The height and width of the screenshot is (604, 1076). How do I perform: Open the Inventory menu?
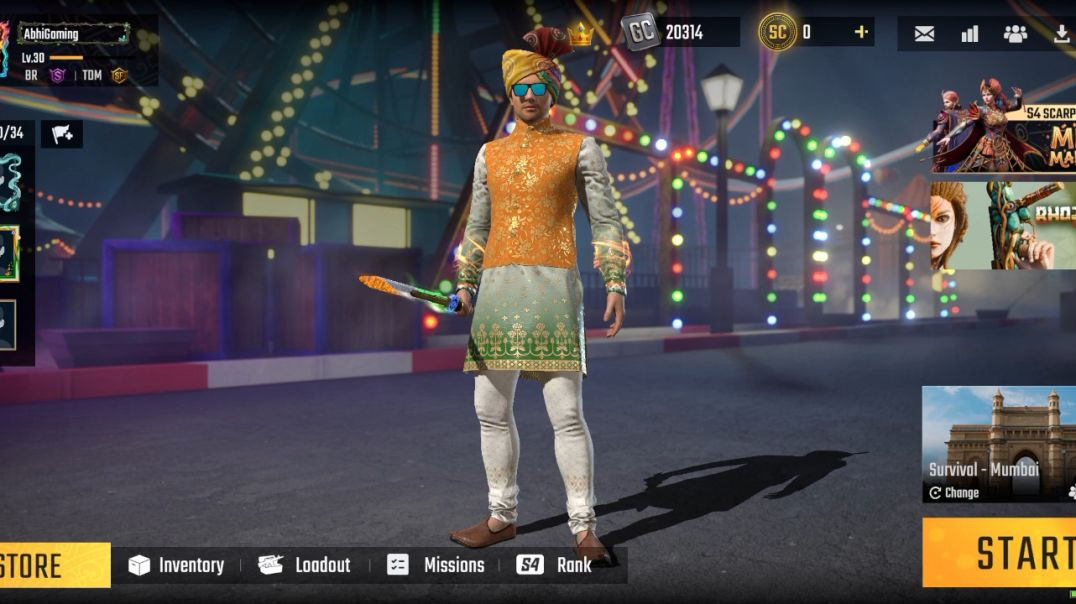point(176,565)
